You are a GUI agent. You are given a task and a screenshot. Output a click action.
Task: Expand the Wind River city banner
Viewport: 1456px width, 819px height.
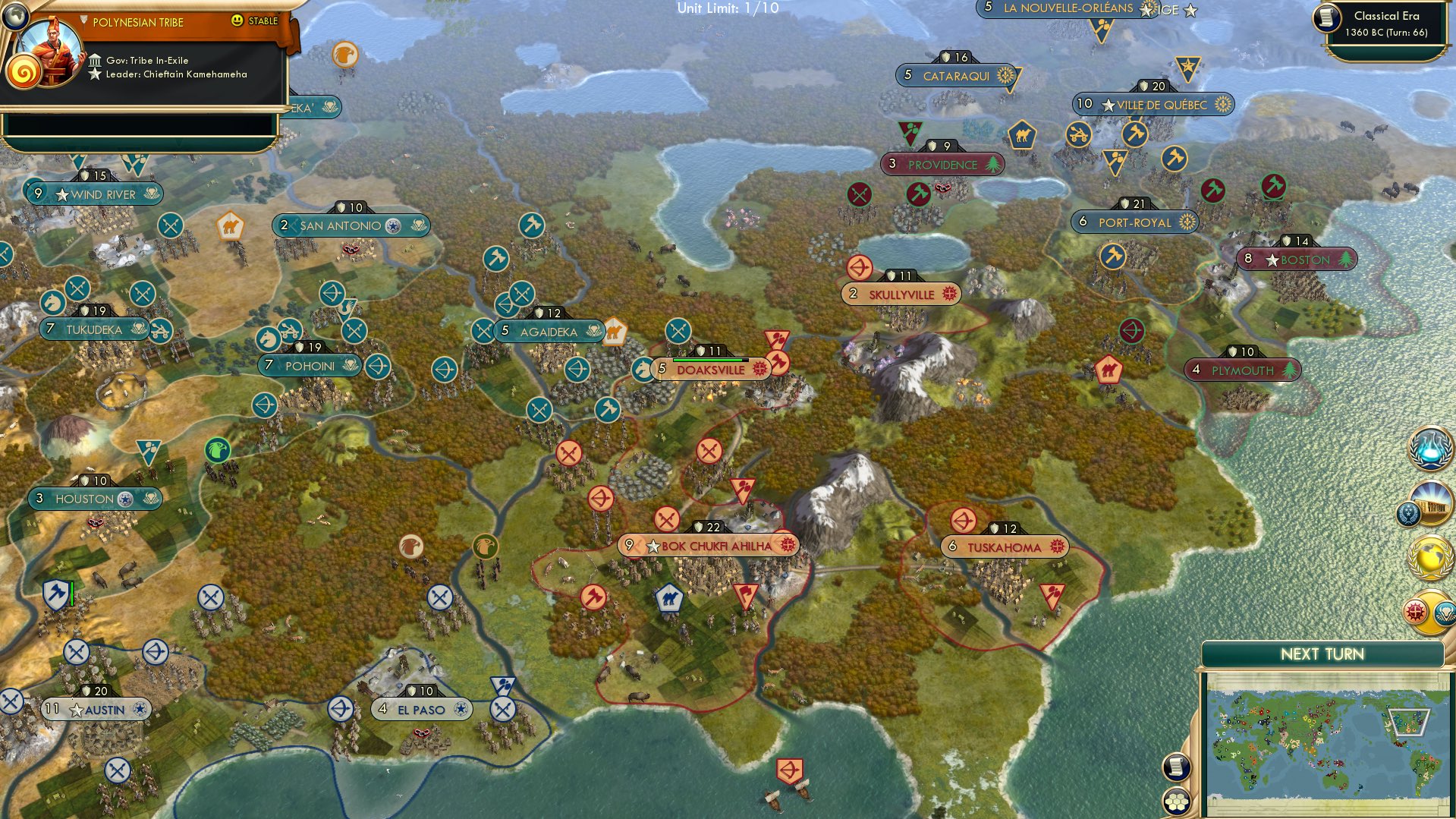(x=99, y=194)
